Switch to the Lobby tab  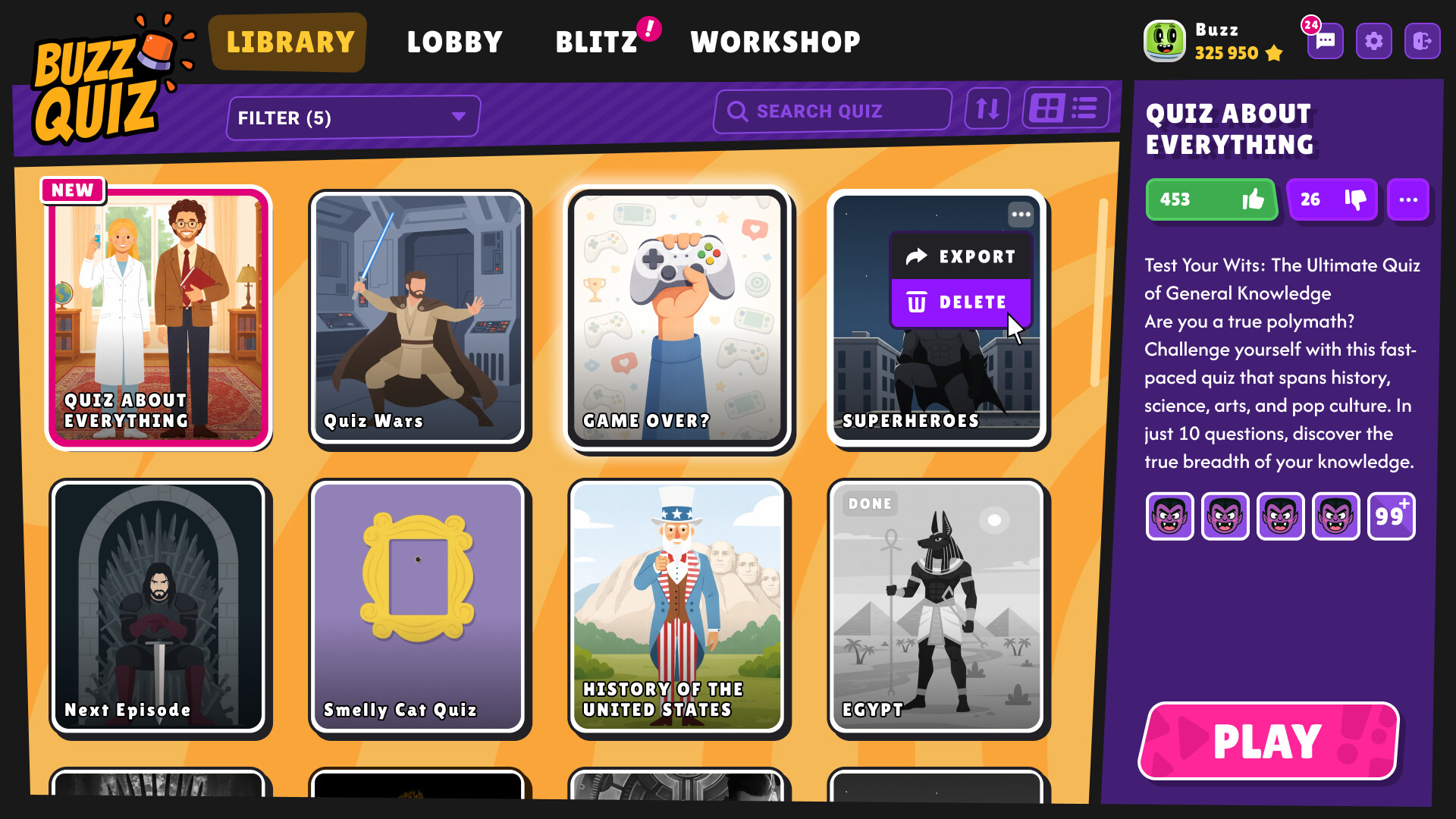[454, 42]
